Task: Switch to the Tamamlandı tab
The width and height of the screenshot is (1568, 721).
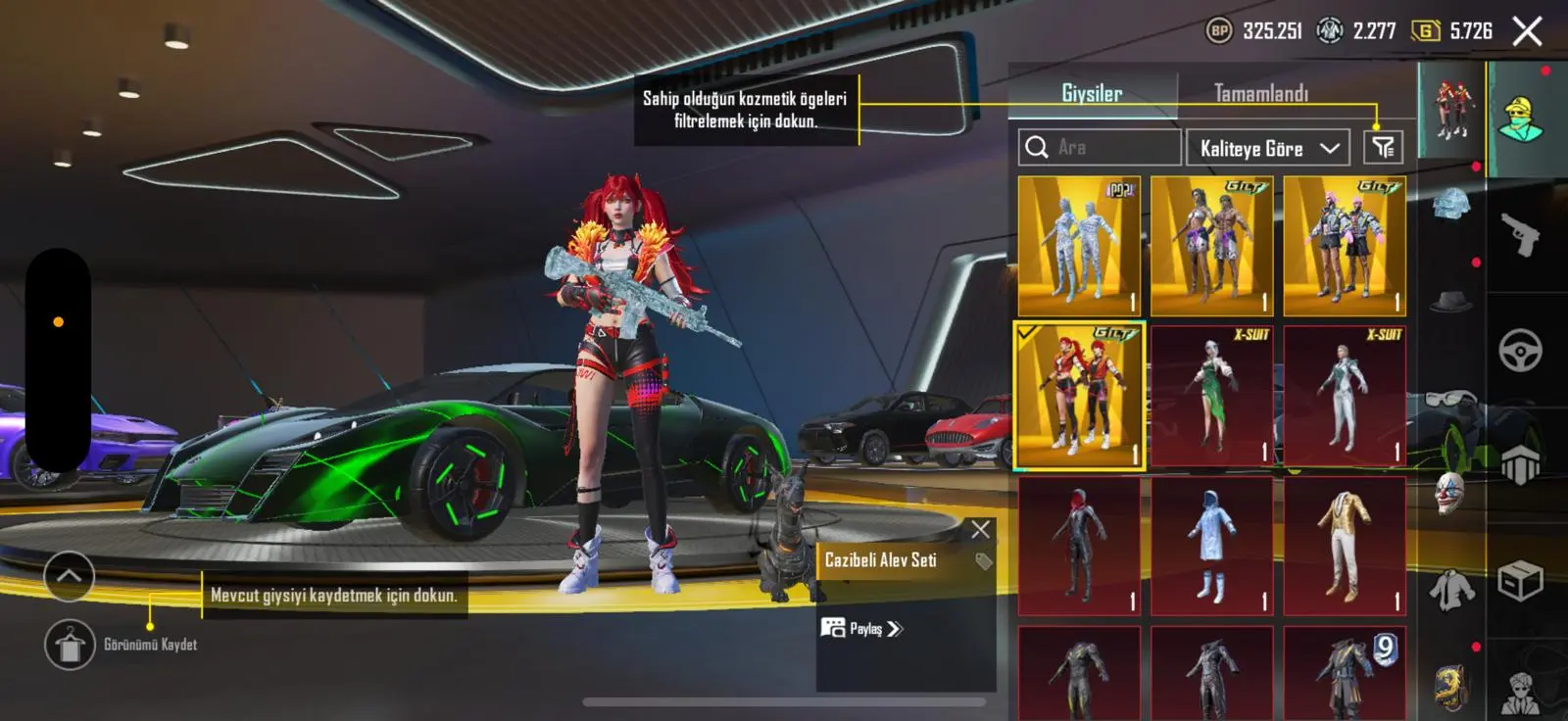Action: click(1260, 93)
